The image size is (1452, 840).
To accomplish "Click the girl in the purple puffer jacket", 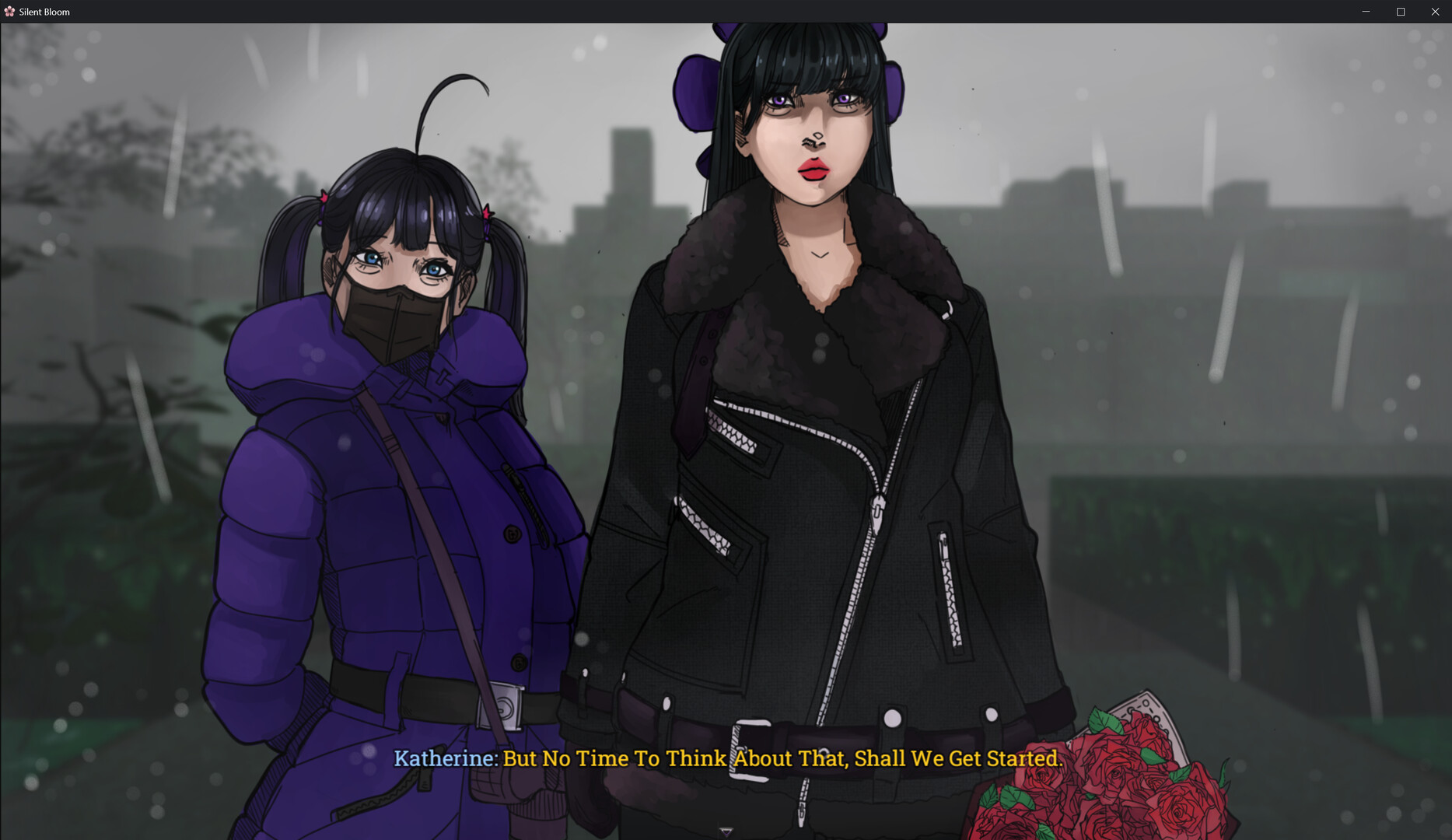I will coord(373,506).
